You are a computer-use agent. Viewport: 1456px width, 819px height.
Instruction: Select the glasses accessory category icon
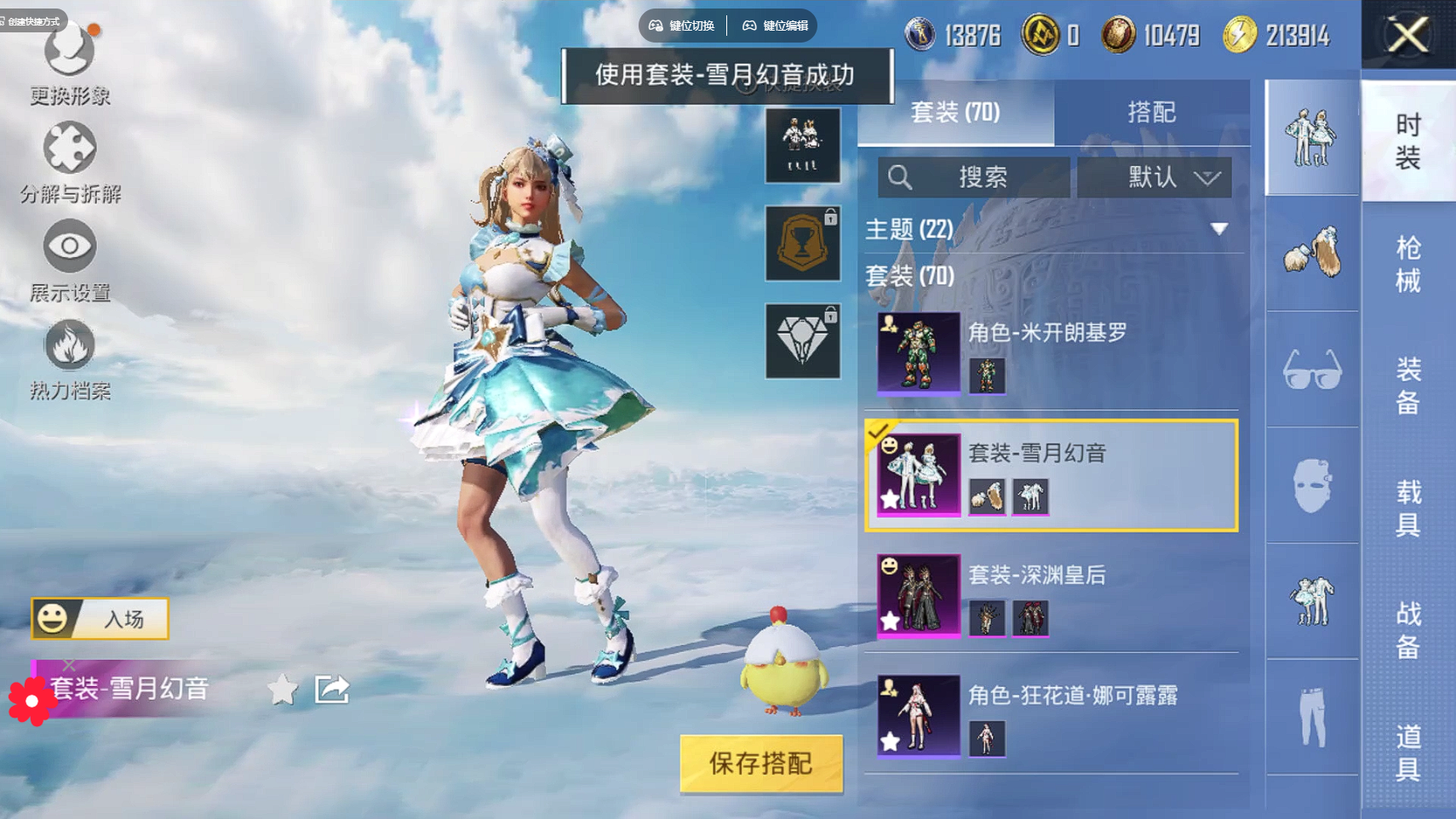[x=1312, y=370]
